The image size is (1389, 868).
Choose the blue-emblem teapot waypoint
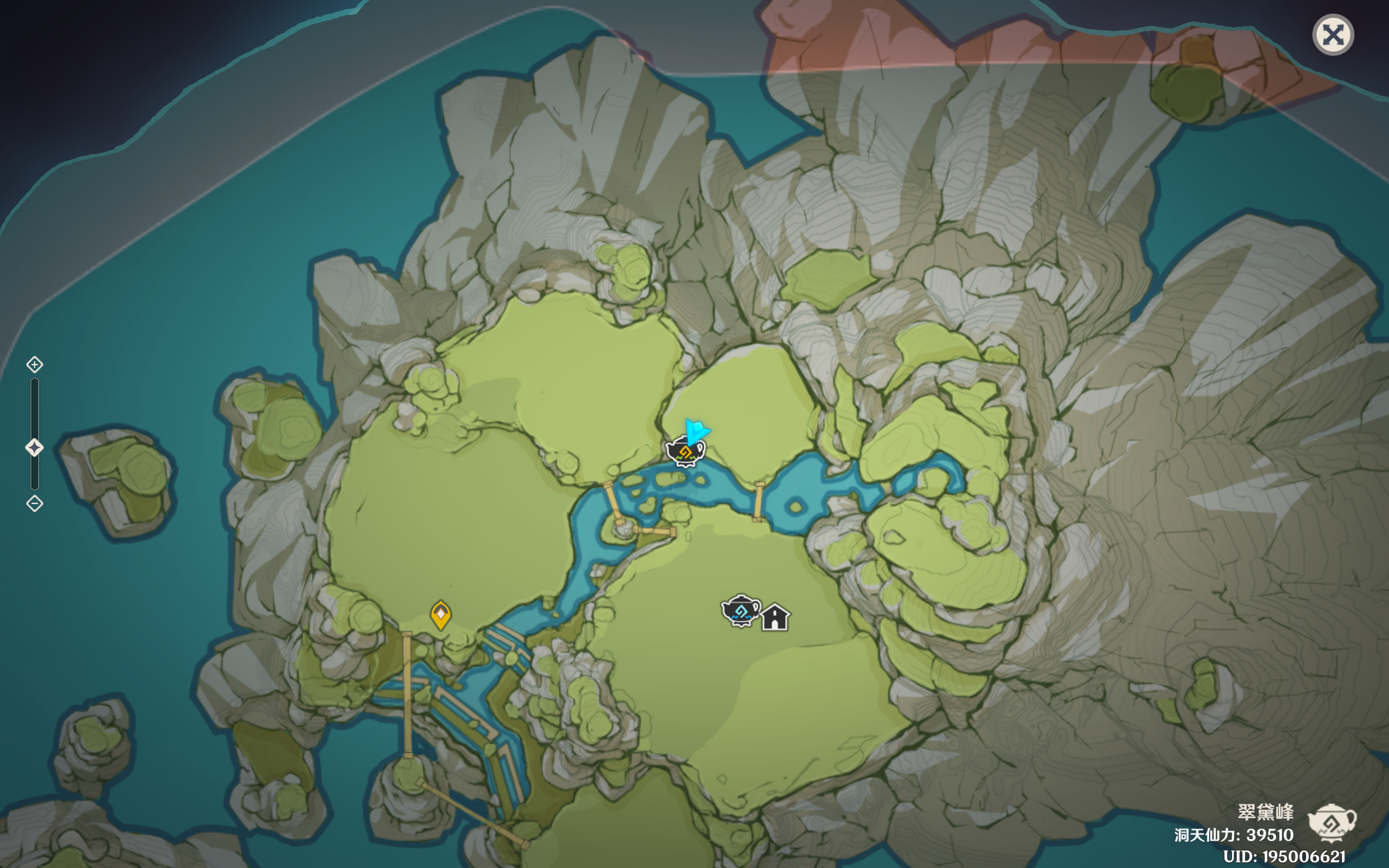pyautogui.click(x=741, y=611)
